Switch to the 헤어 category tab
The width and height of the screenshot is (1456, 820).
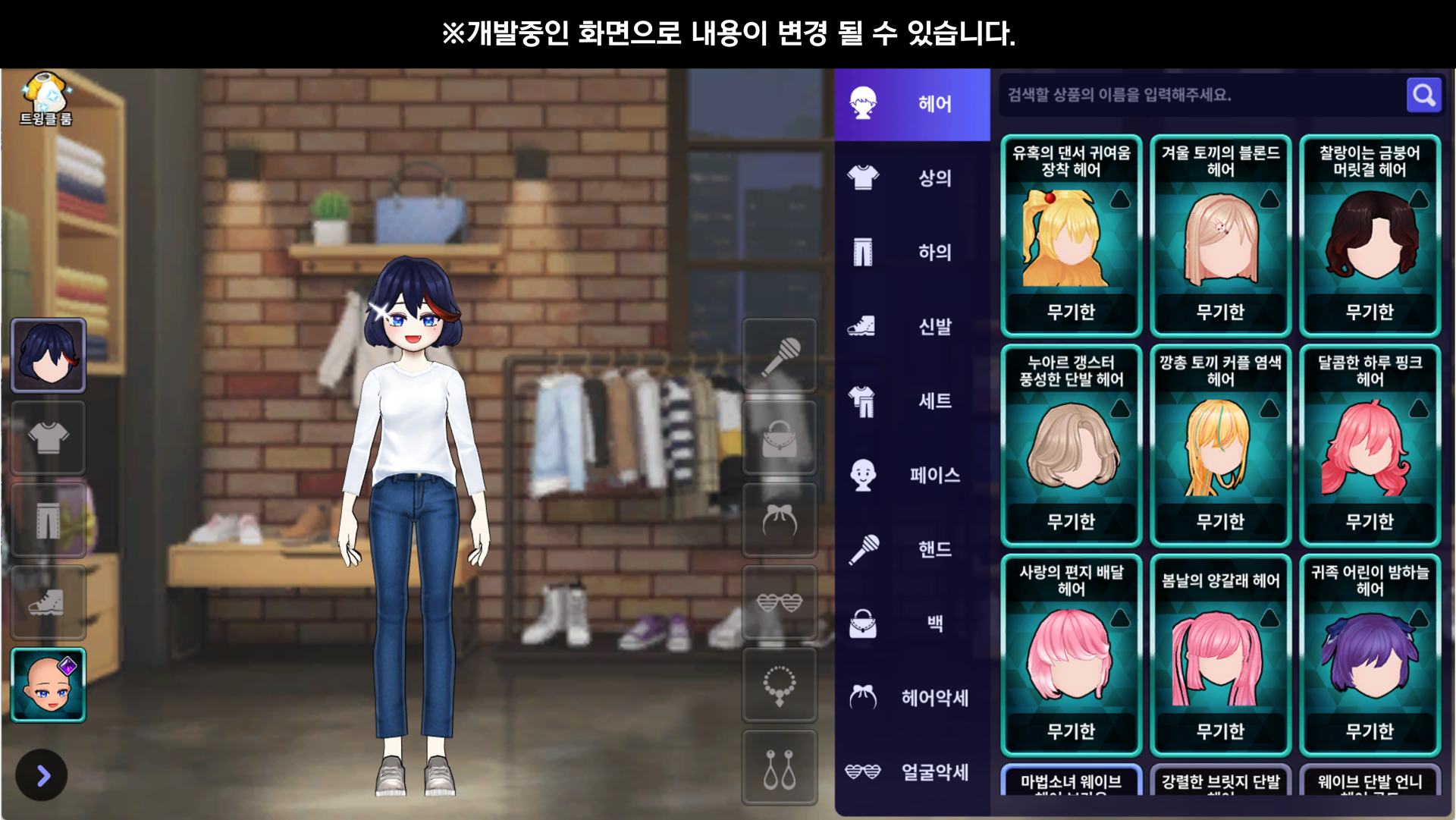coord(912,104)
